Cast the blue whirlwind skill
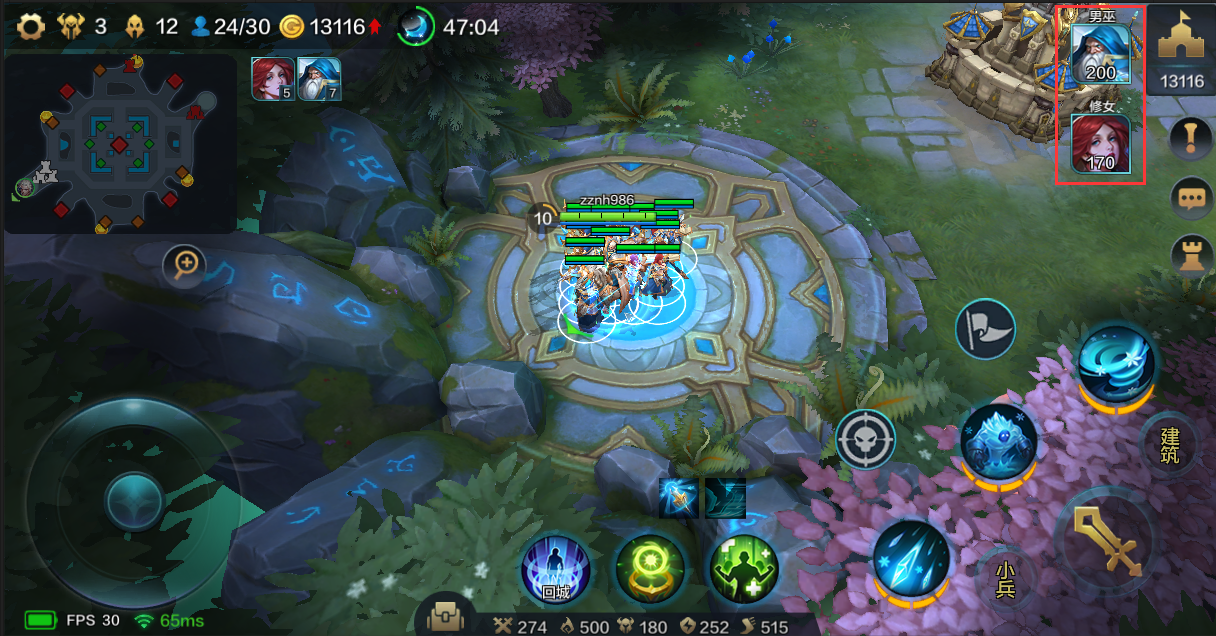 click(1117, 363)
